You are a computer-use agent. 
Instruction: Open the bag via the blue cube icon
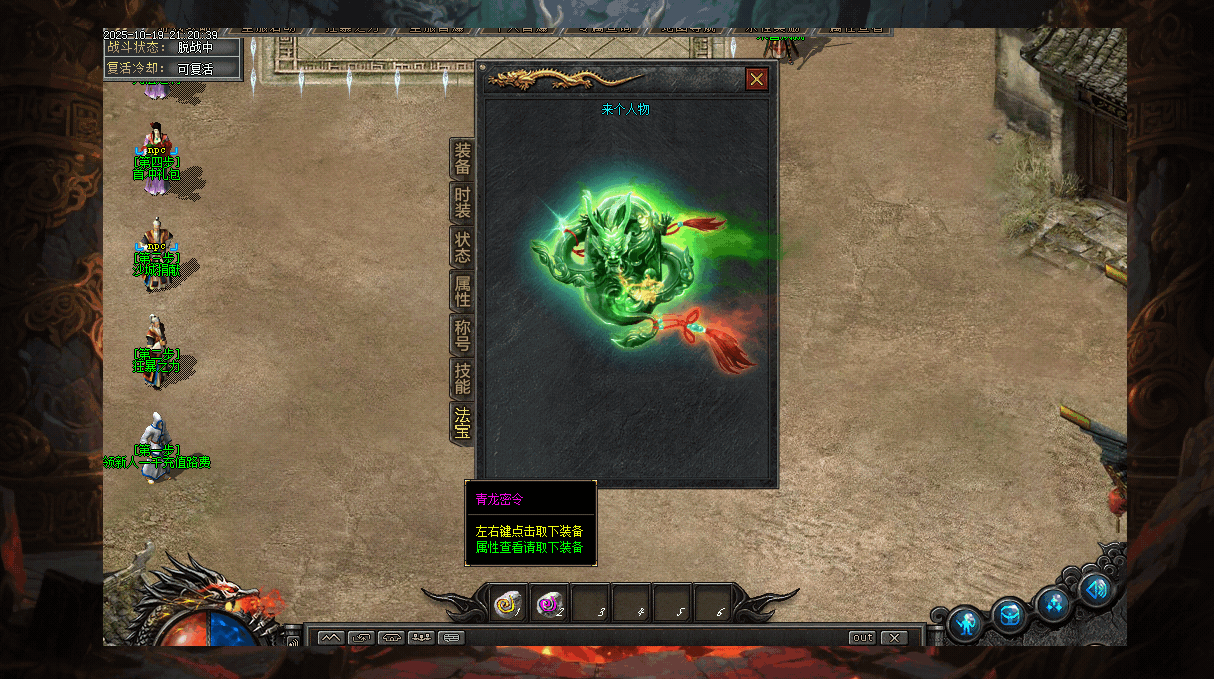[x=1011, y=614]
